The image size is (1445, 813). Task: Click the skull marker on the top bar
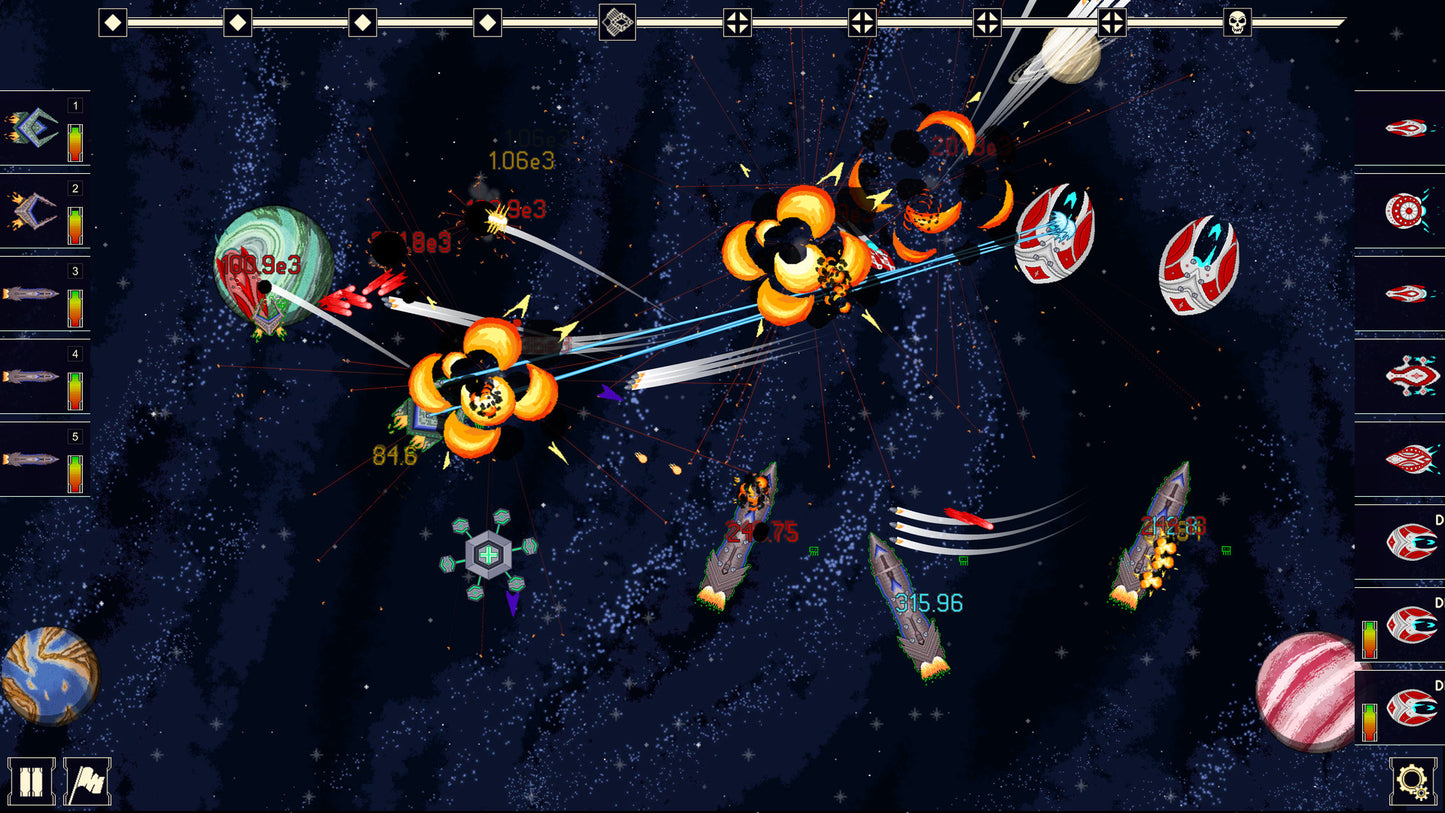[1240, 22]
